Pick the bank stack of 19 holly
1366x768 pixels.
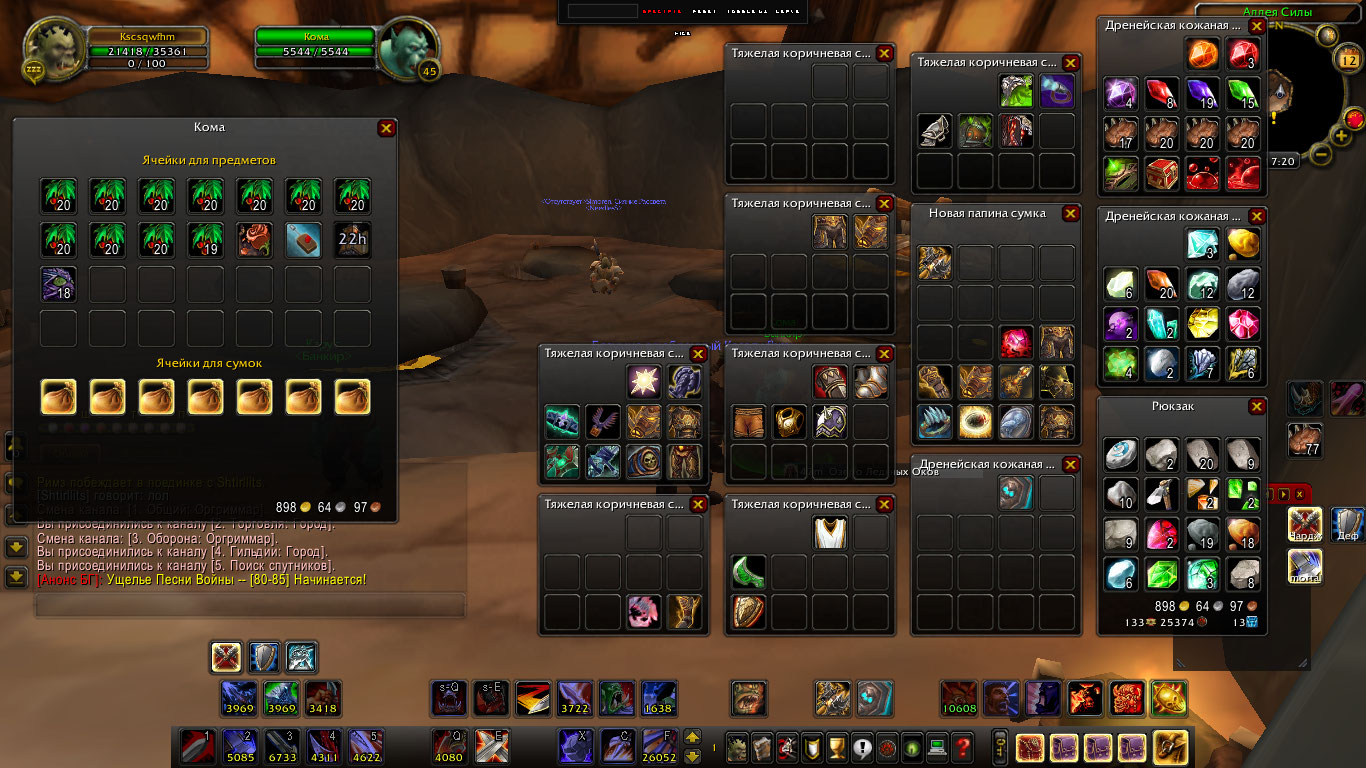[x=206, y=240]
